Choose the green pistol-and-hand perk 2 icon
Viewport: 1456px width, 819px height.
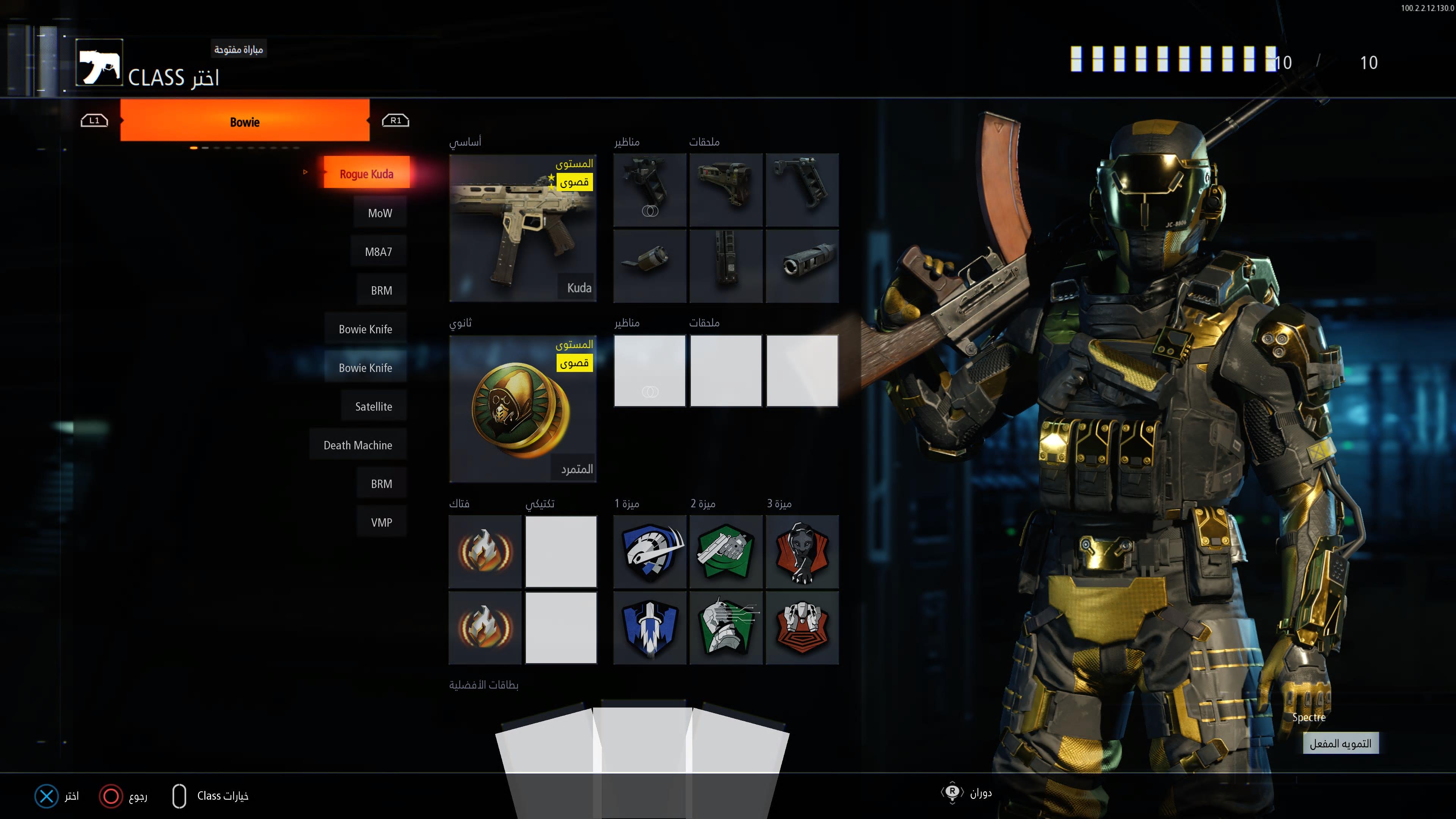[726, 552]
